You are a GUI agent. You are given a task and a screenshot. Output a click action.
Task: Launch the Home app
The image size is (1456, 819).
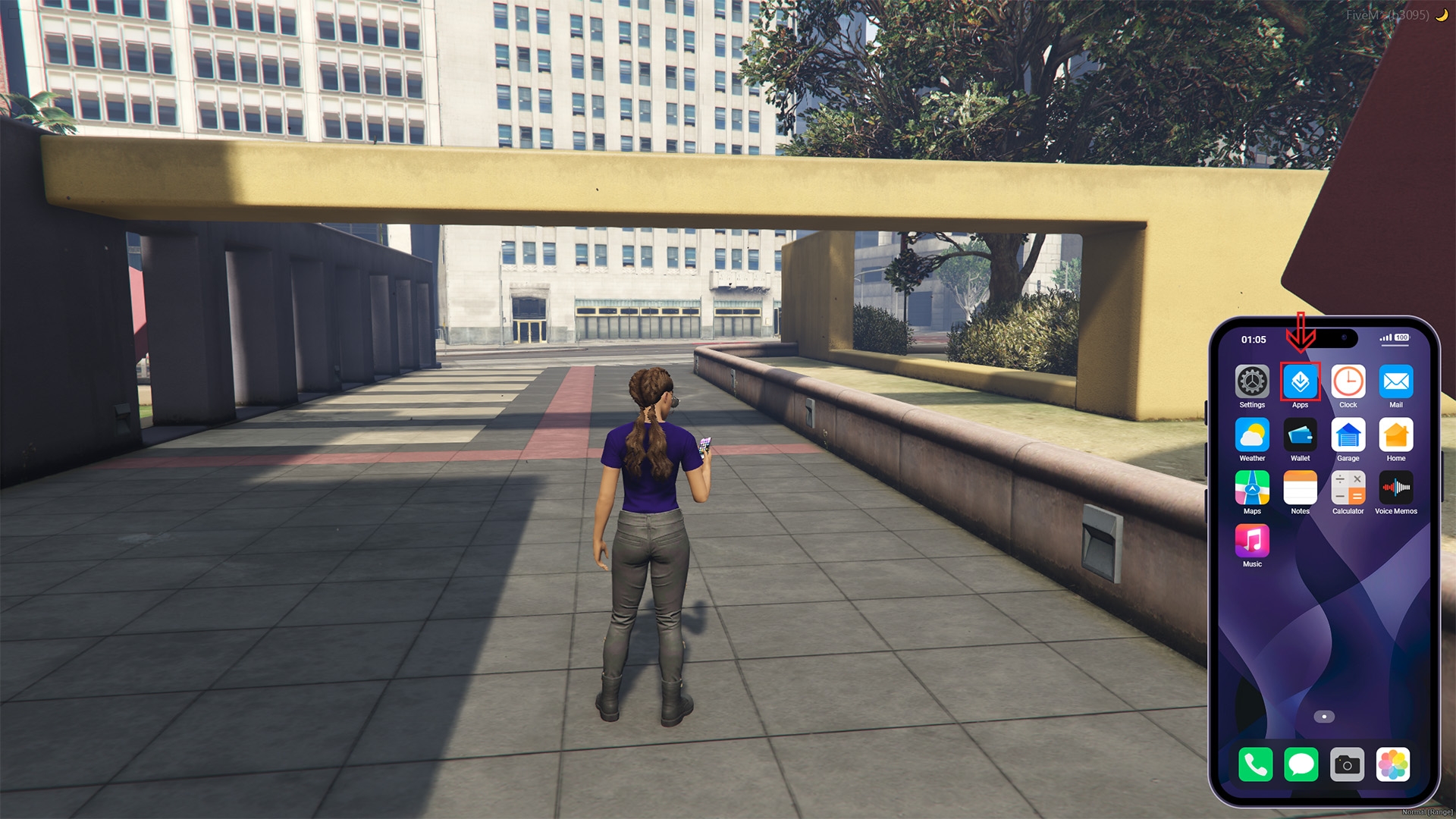tap(1395, 435)
